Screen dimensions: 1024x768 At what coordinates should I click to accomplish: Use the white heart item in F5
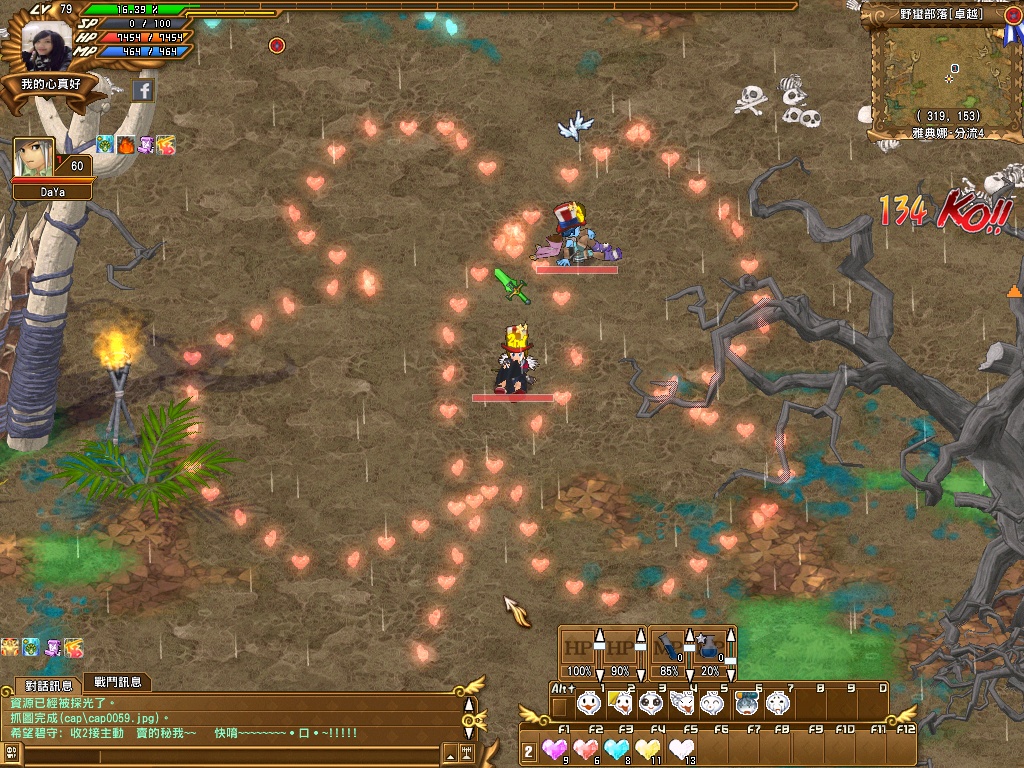pyautogui.click(x=682, y=749)
